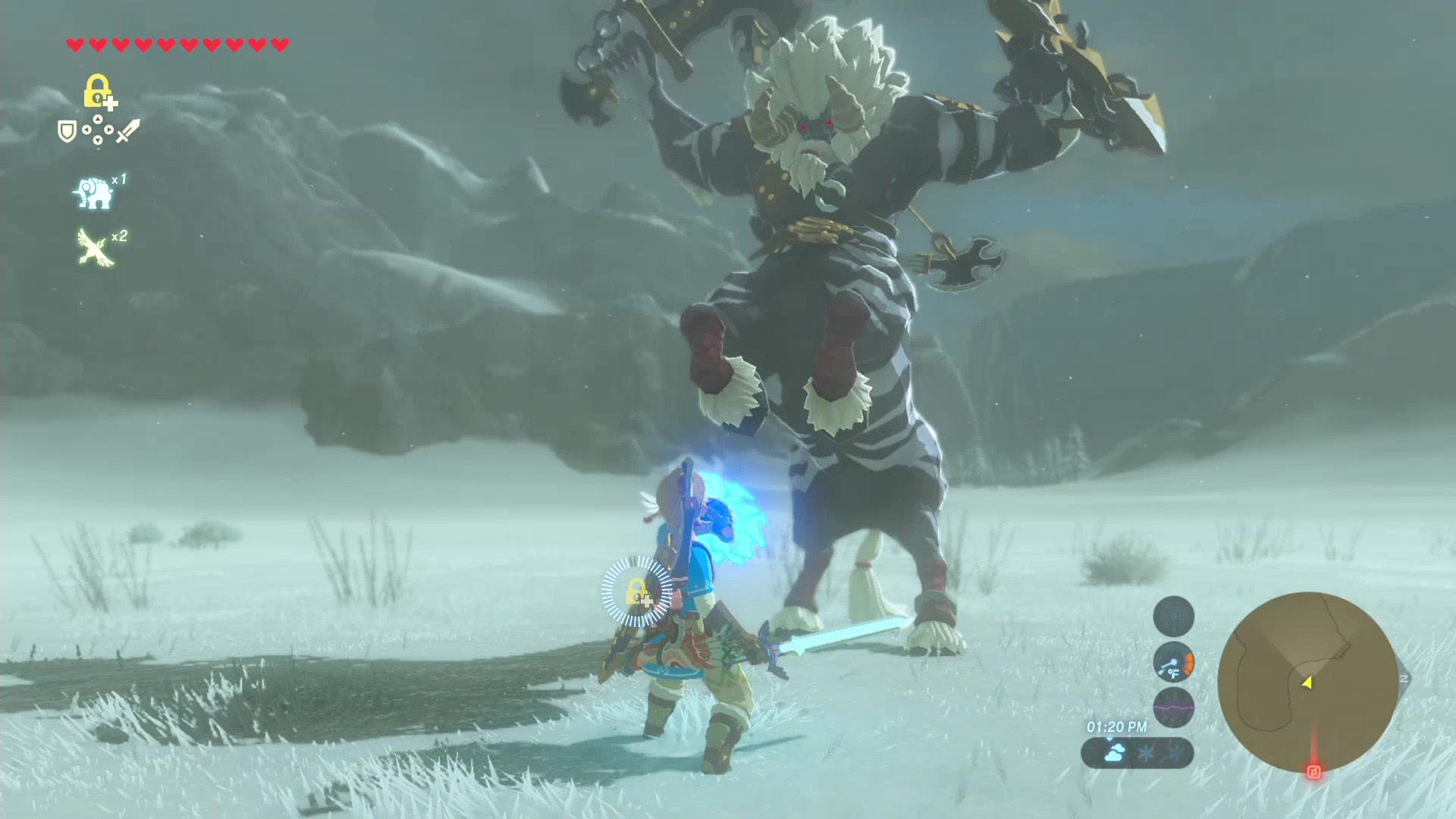Click the lock-on reticle with the padlock
Viewport: 1456px width, 819px height.
[637, 592]
